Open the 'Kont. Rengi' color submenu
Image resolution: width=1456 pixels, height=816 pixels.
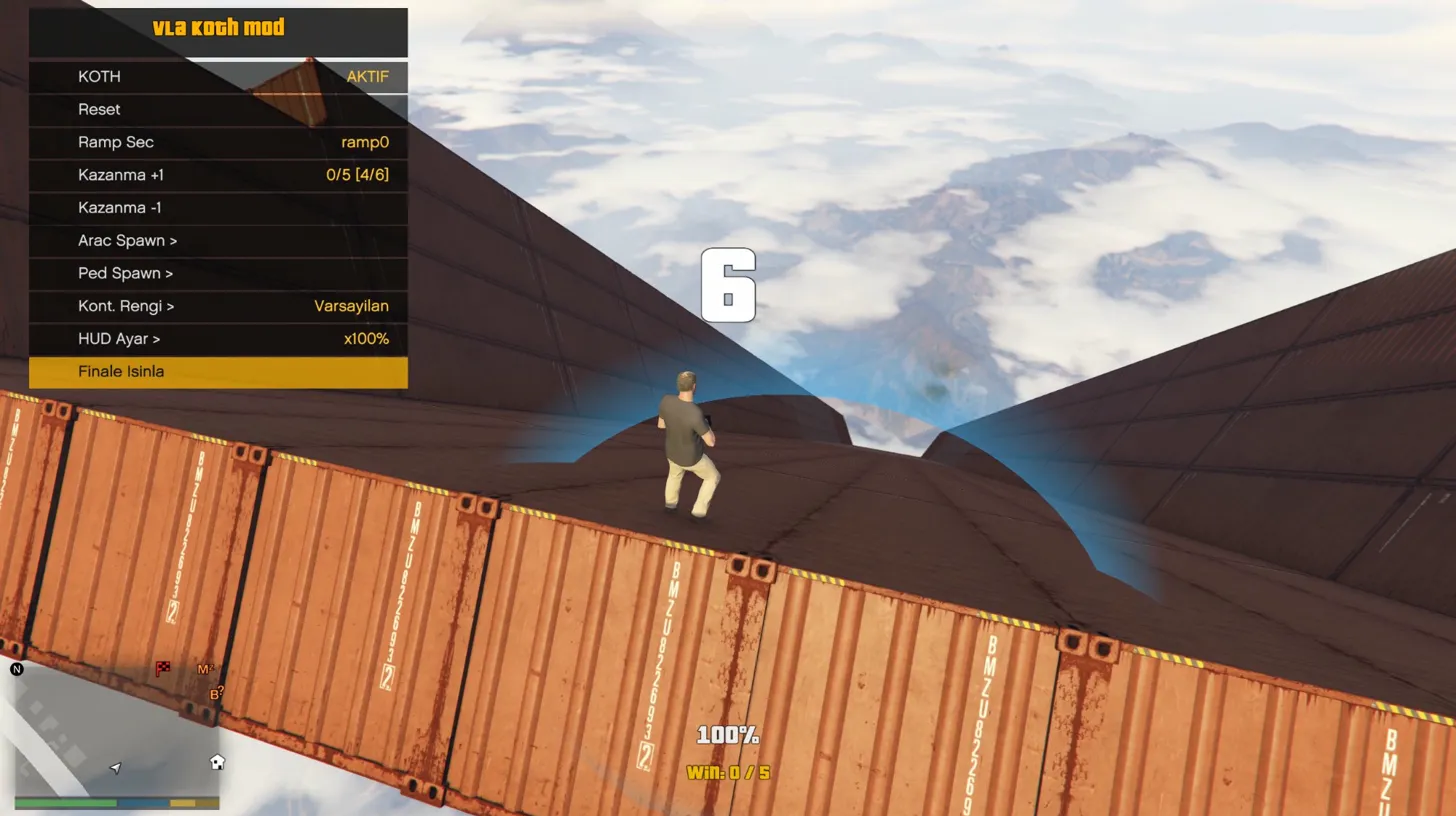pos(218,306)
